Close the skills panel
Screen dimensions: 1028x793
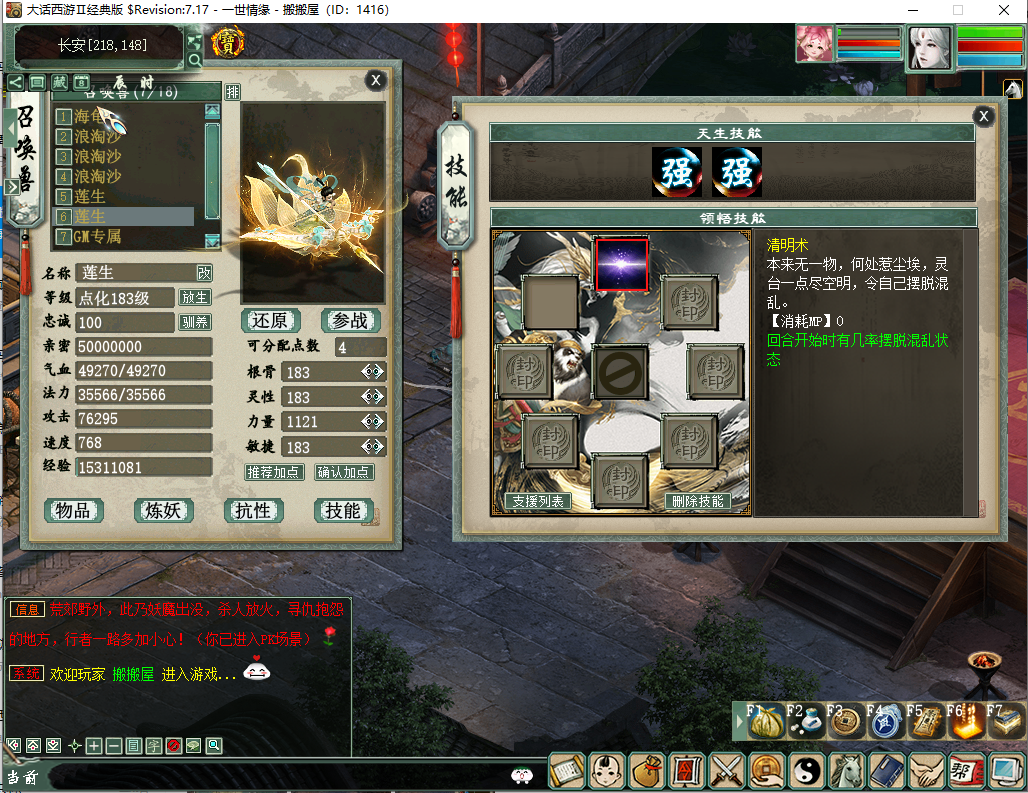click(984, 116)
